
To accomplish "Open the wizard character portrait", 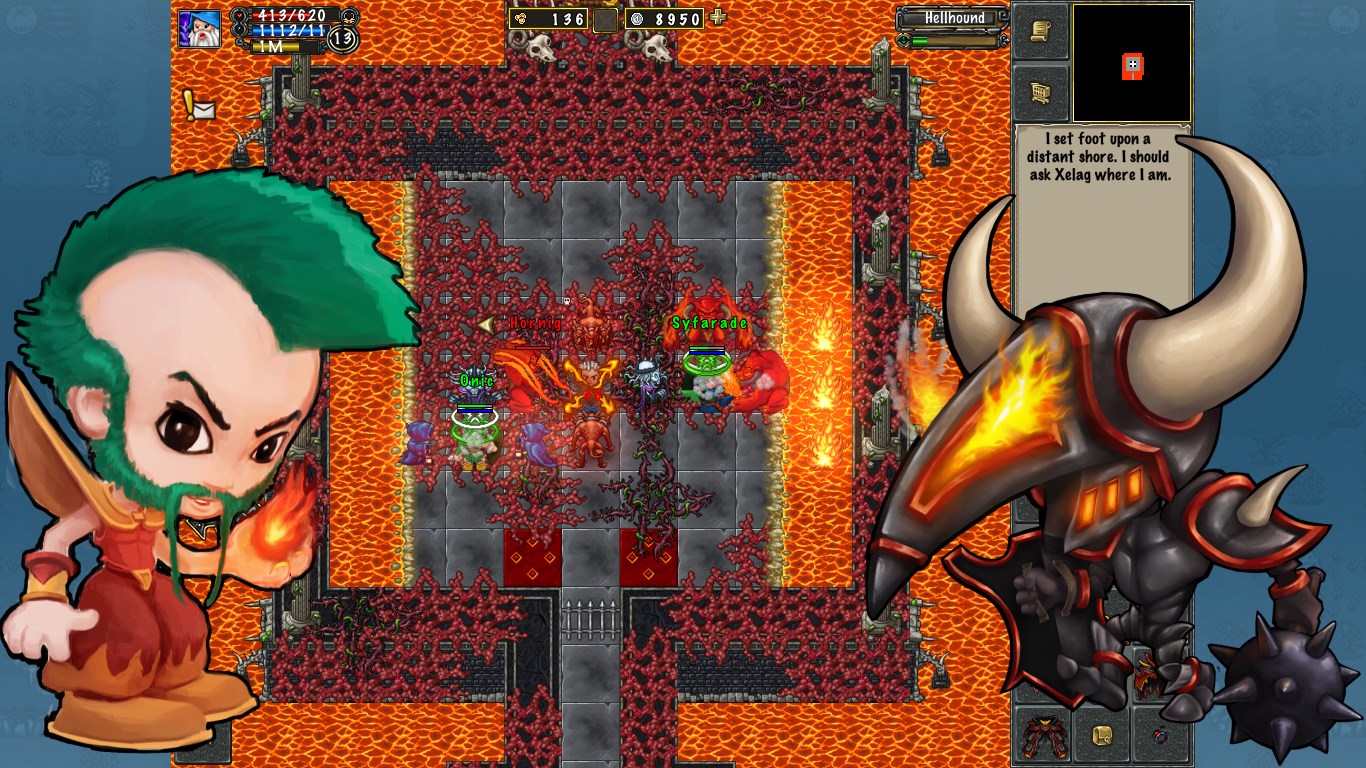I will click(x=199, y=28).
